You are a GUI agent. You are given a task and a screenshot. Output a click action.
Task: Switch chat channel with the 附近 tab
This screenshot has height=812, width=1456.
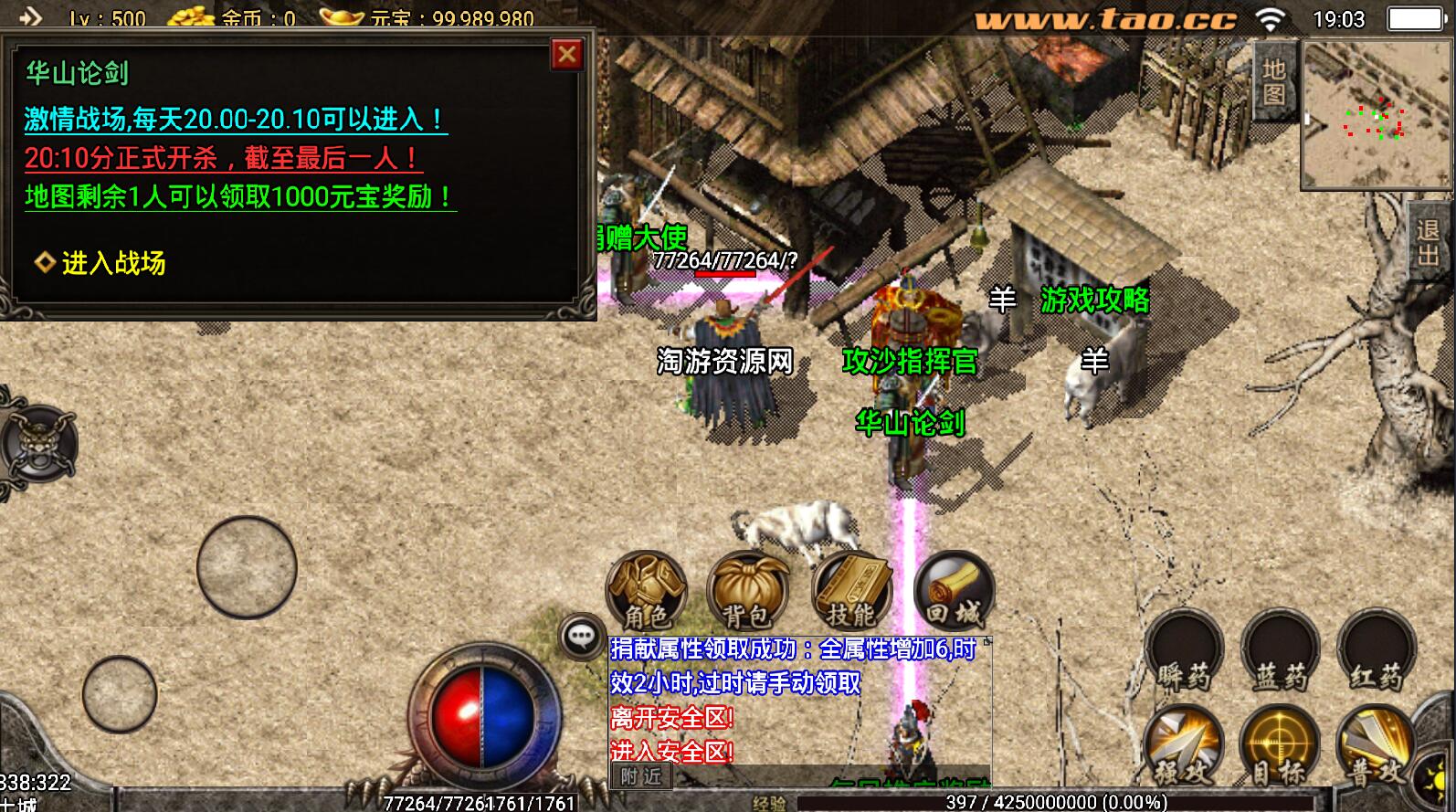click(641, 776)
